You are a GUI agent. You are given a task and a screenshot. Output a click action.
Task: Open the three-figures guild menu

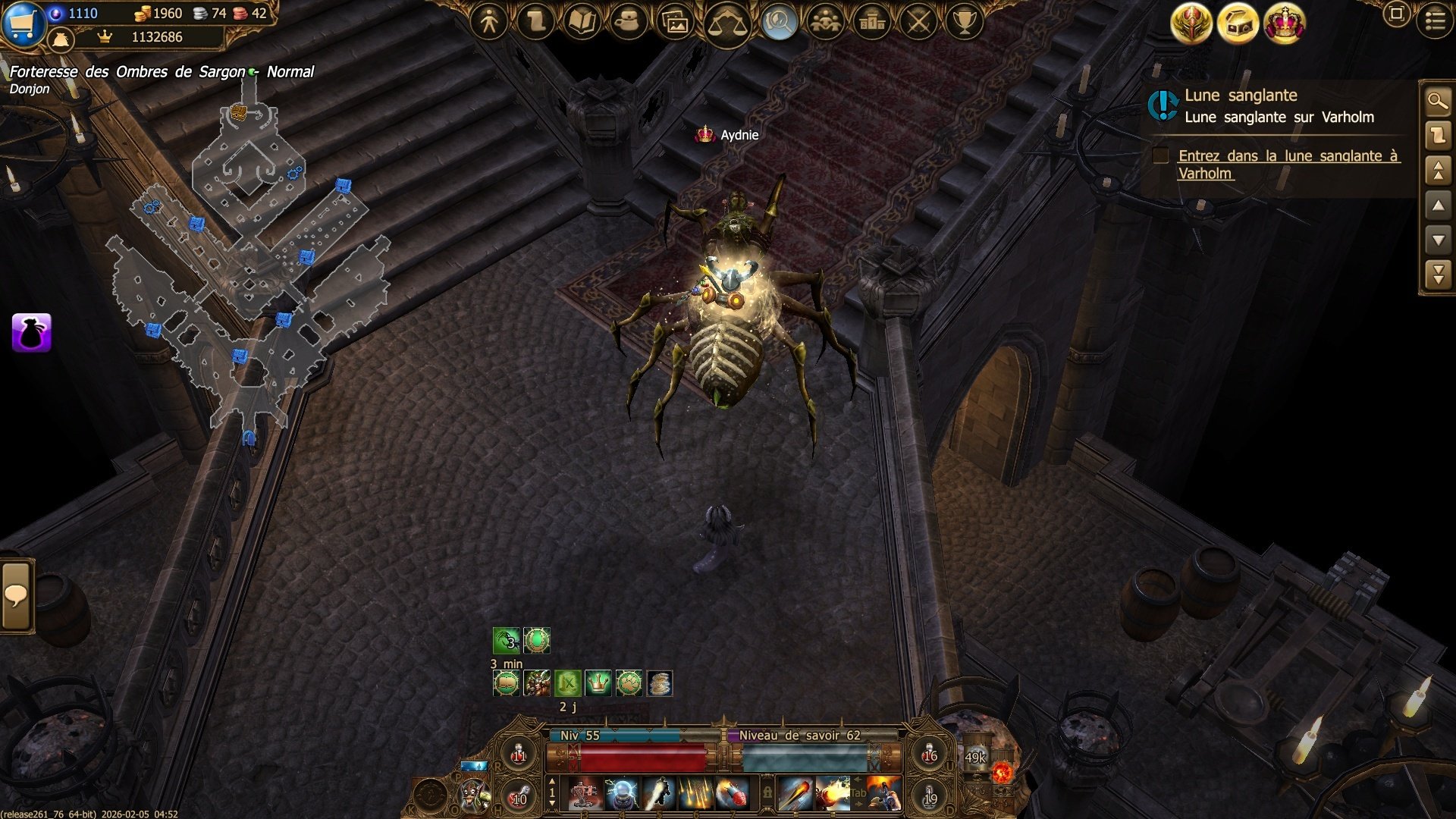tap(825, 22)
